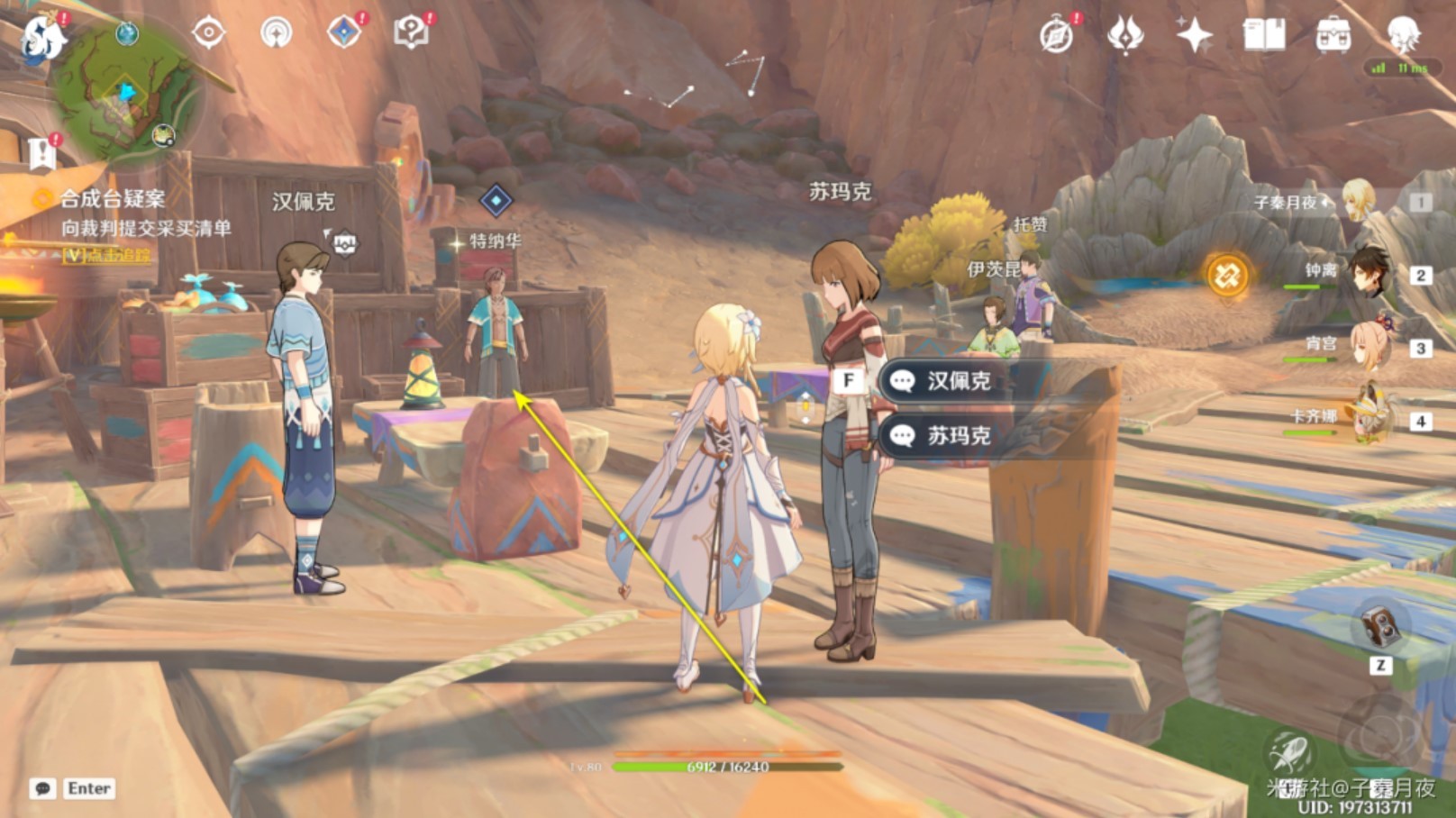1456x818 pixels.
Task: Use the camera gadget icon
Action: (1379, 625)
